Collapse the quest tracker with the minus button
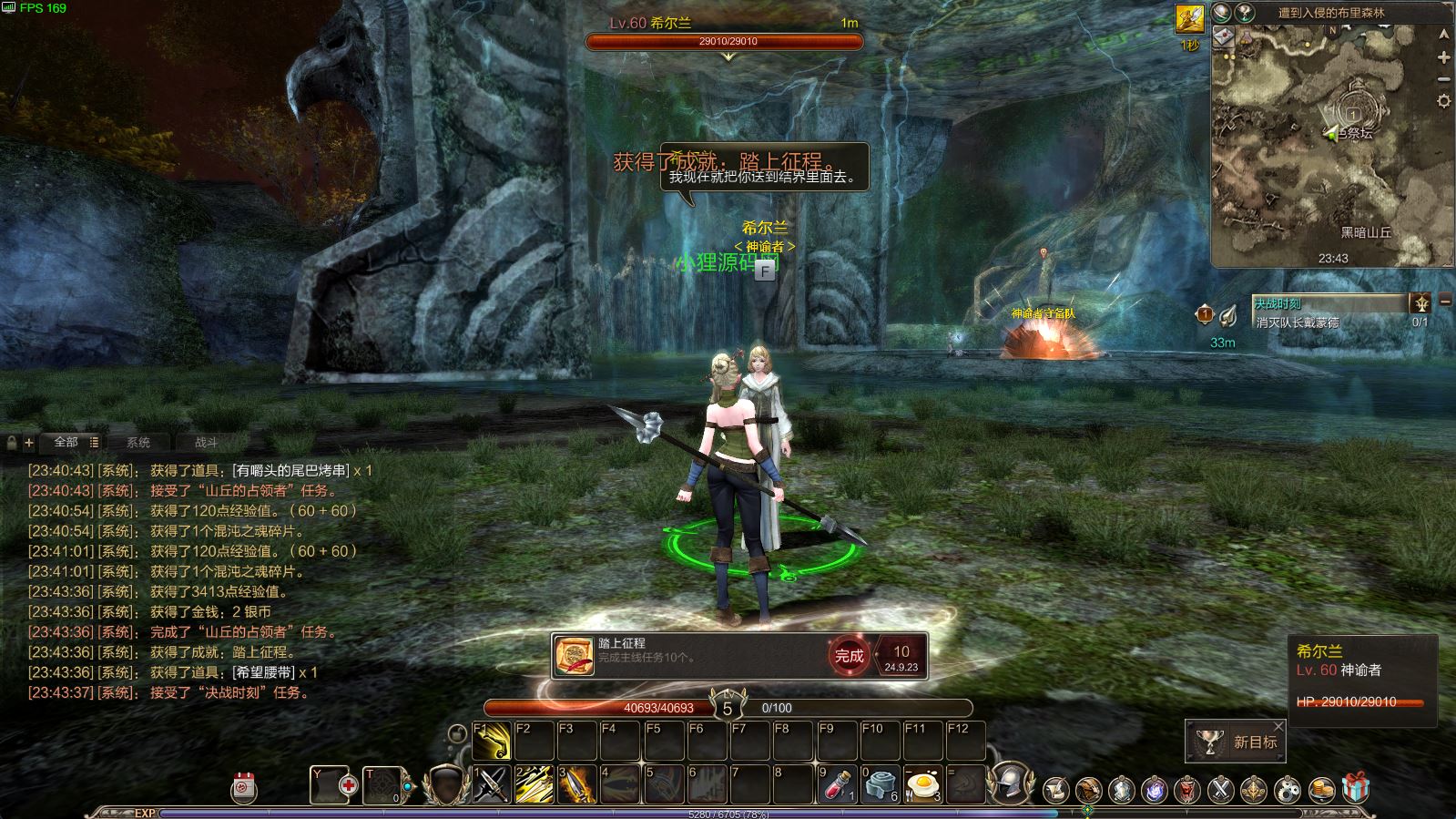This screenshot has height=819, width=1456. tap(1445, 302)
